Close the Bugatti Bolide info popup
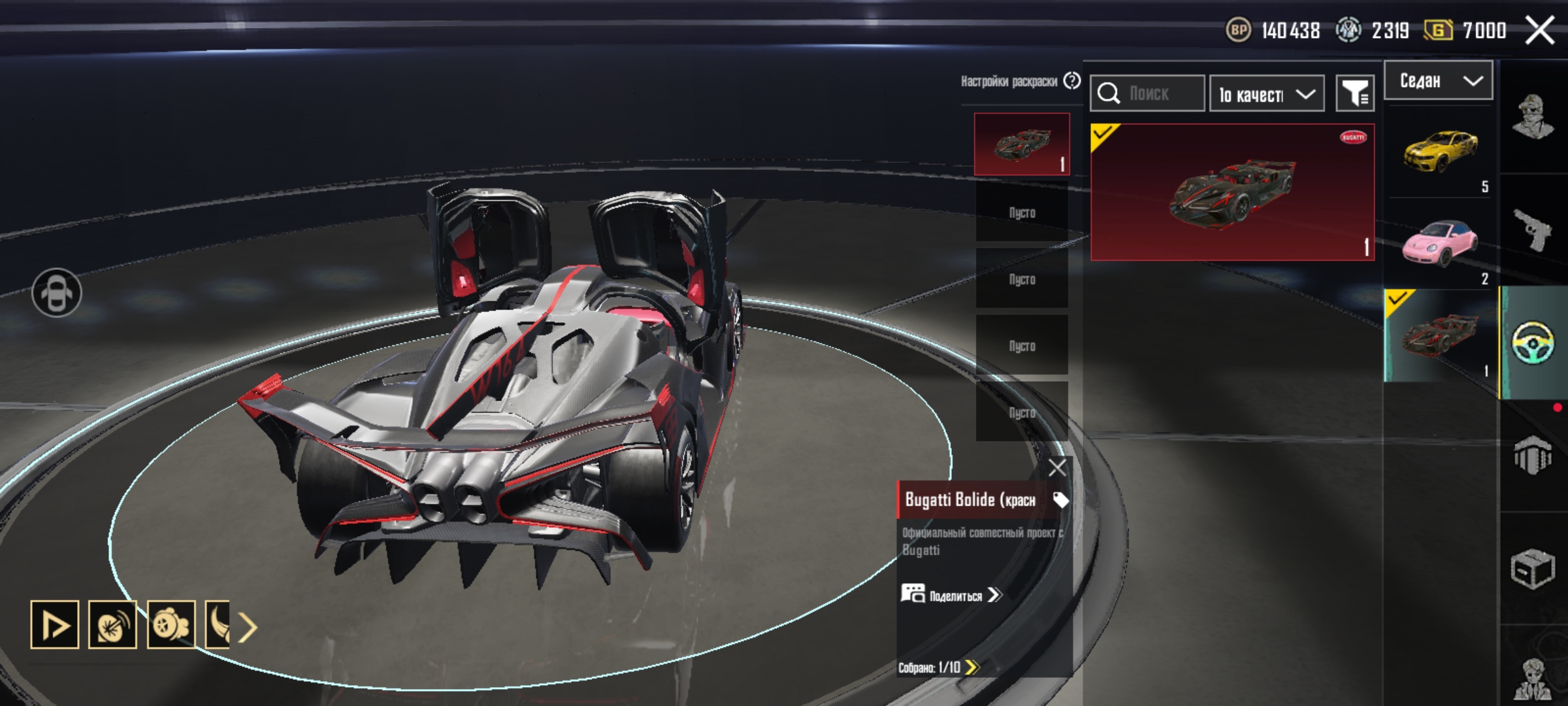Image resolution: width=1568 pixels, height=706 pixels. 1057,467
